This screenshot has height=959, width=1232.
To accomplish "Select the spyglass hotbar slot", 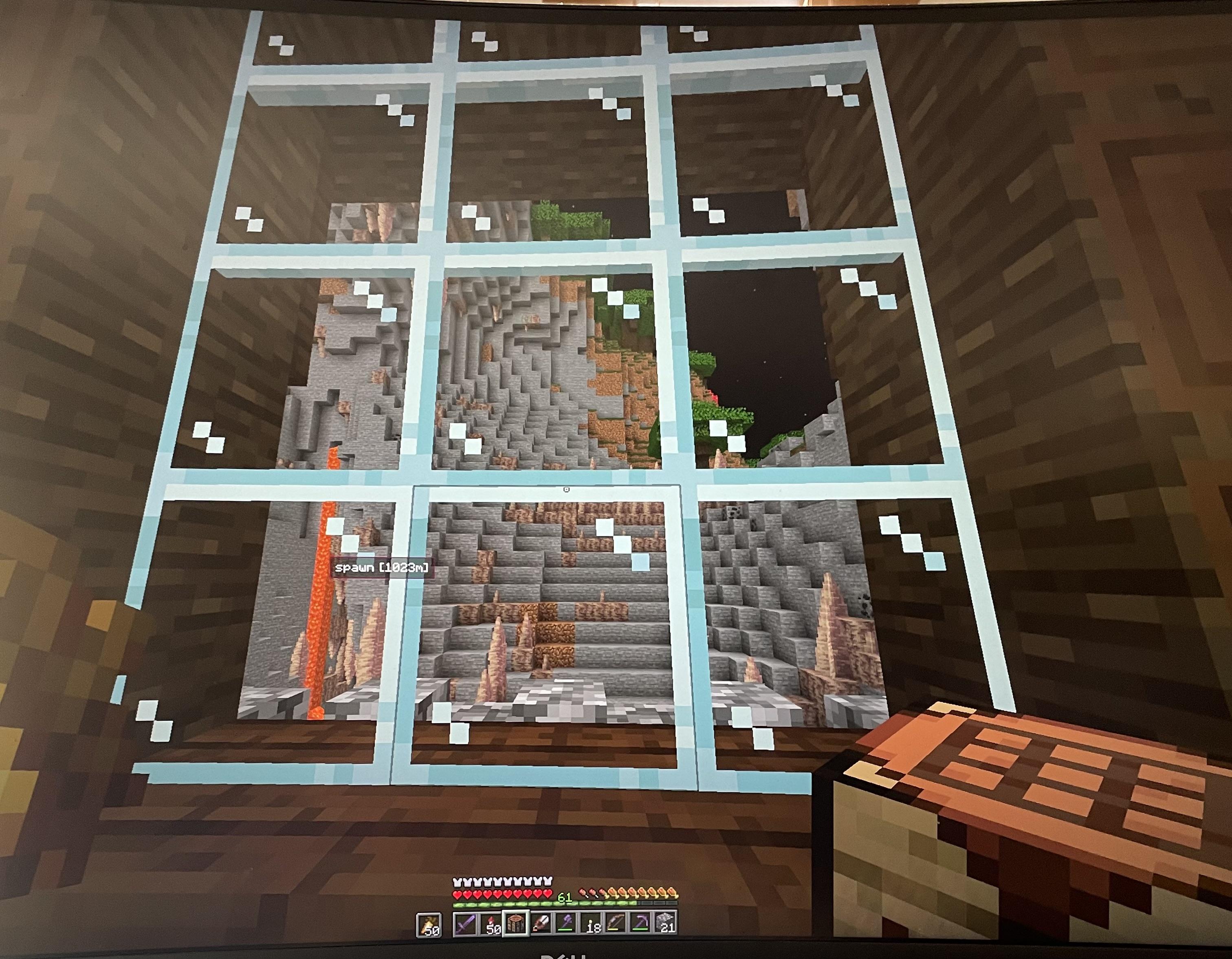I will click(541, 924).
